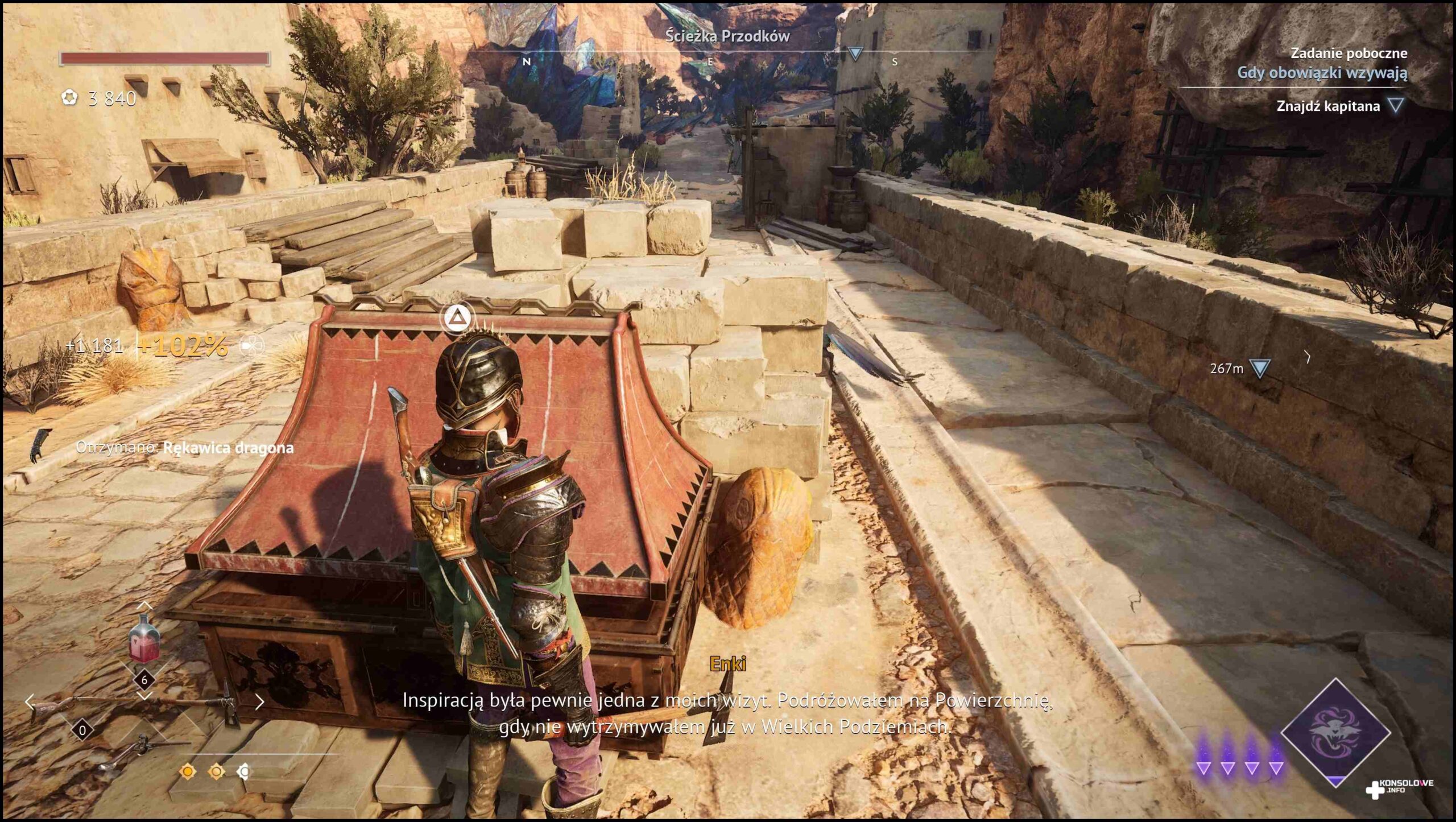1456x822 pixels.
Task: Open the 'Gdy obowiązki wzywają' side quest tracker
Action: pos(1322,73)
